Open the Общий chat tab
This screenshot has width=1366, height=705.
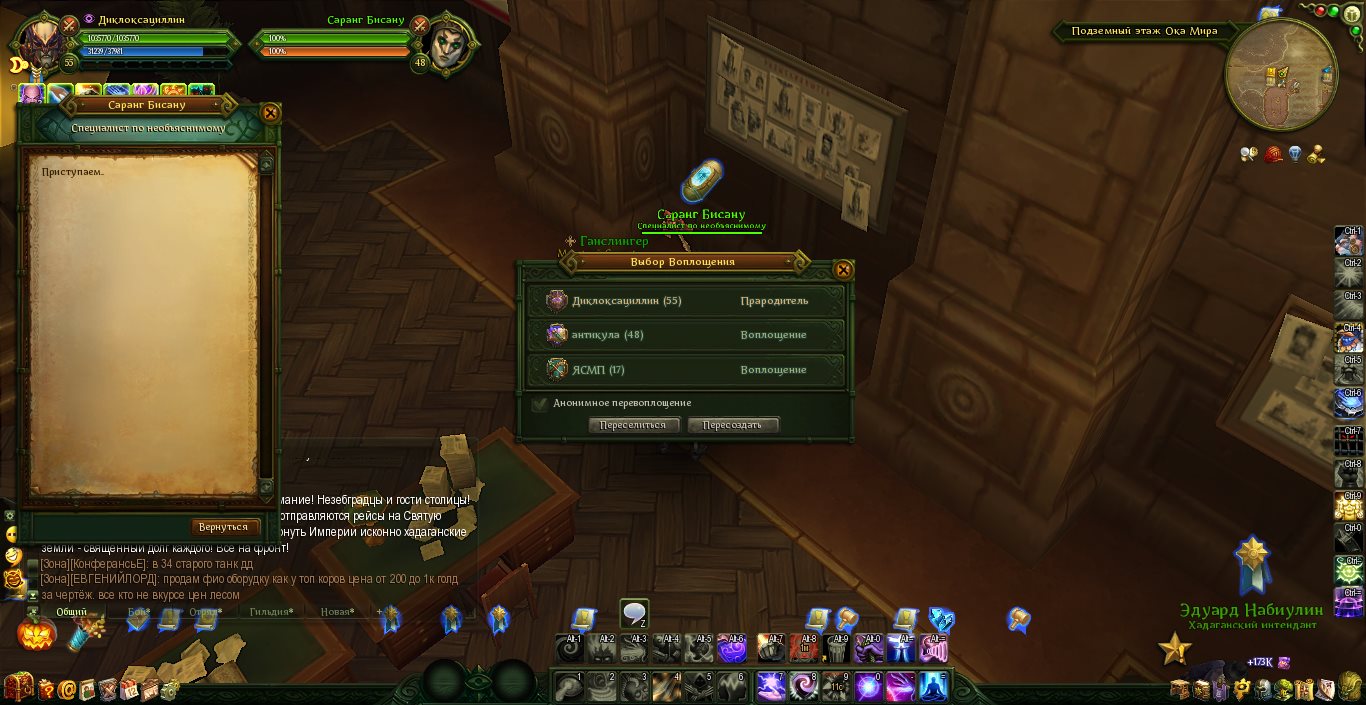[71, 612]
